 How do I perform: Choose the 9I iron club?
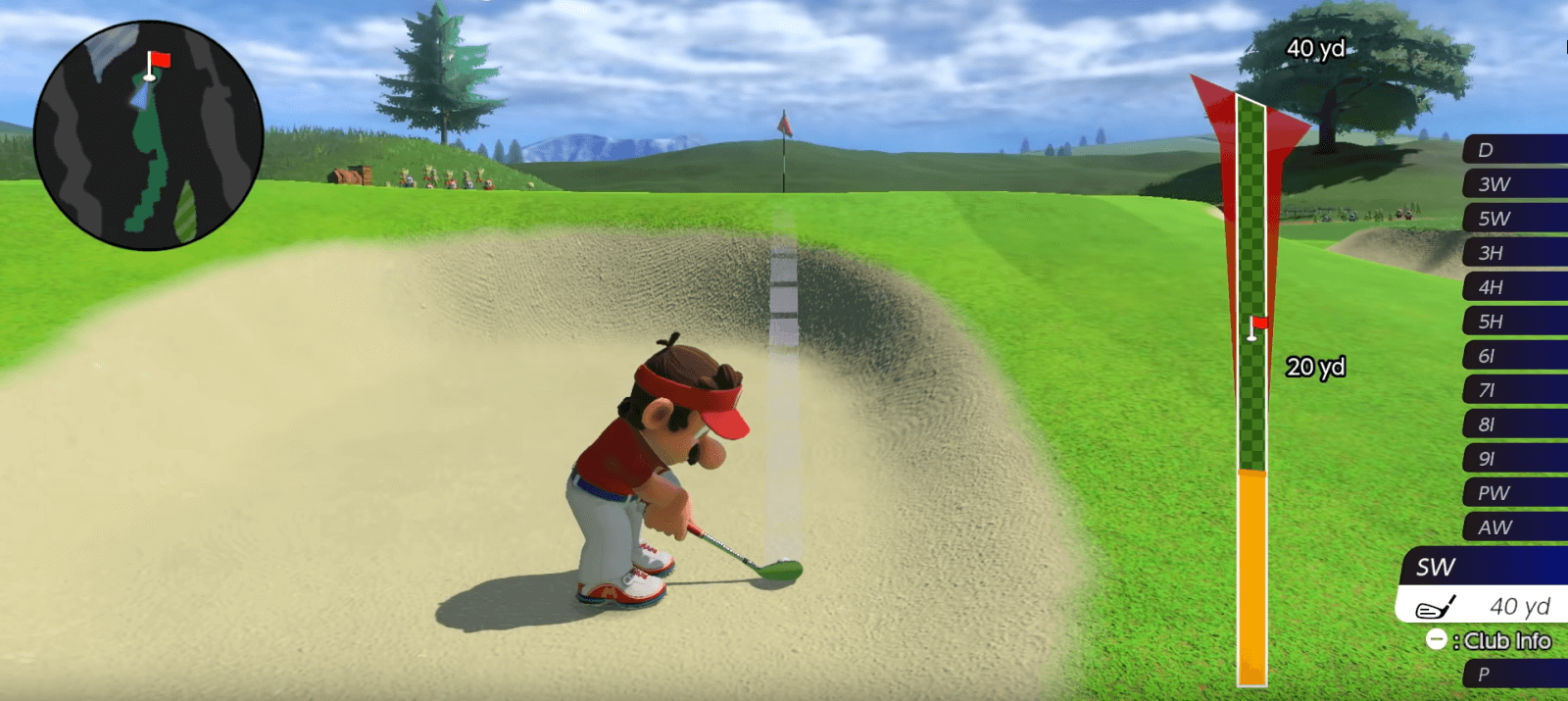1514,459
